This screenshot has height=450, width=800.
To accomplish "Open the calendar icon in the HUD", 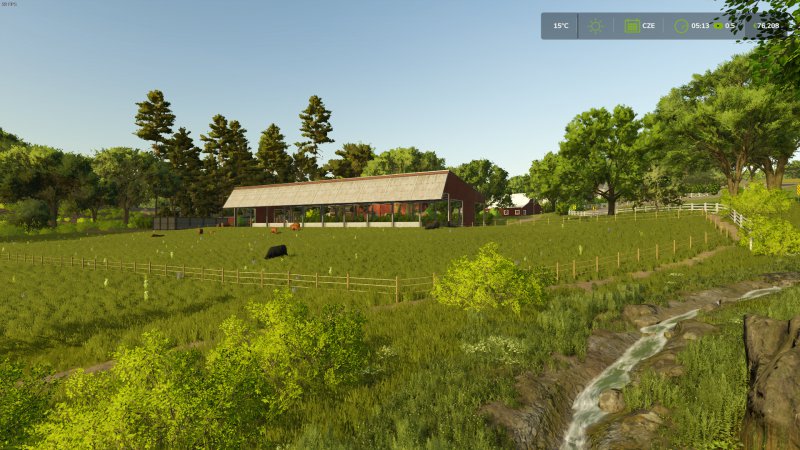I will coord(632,26).
